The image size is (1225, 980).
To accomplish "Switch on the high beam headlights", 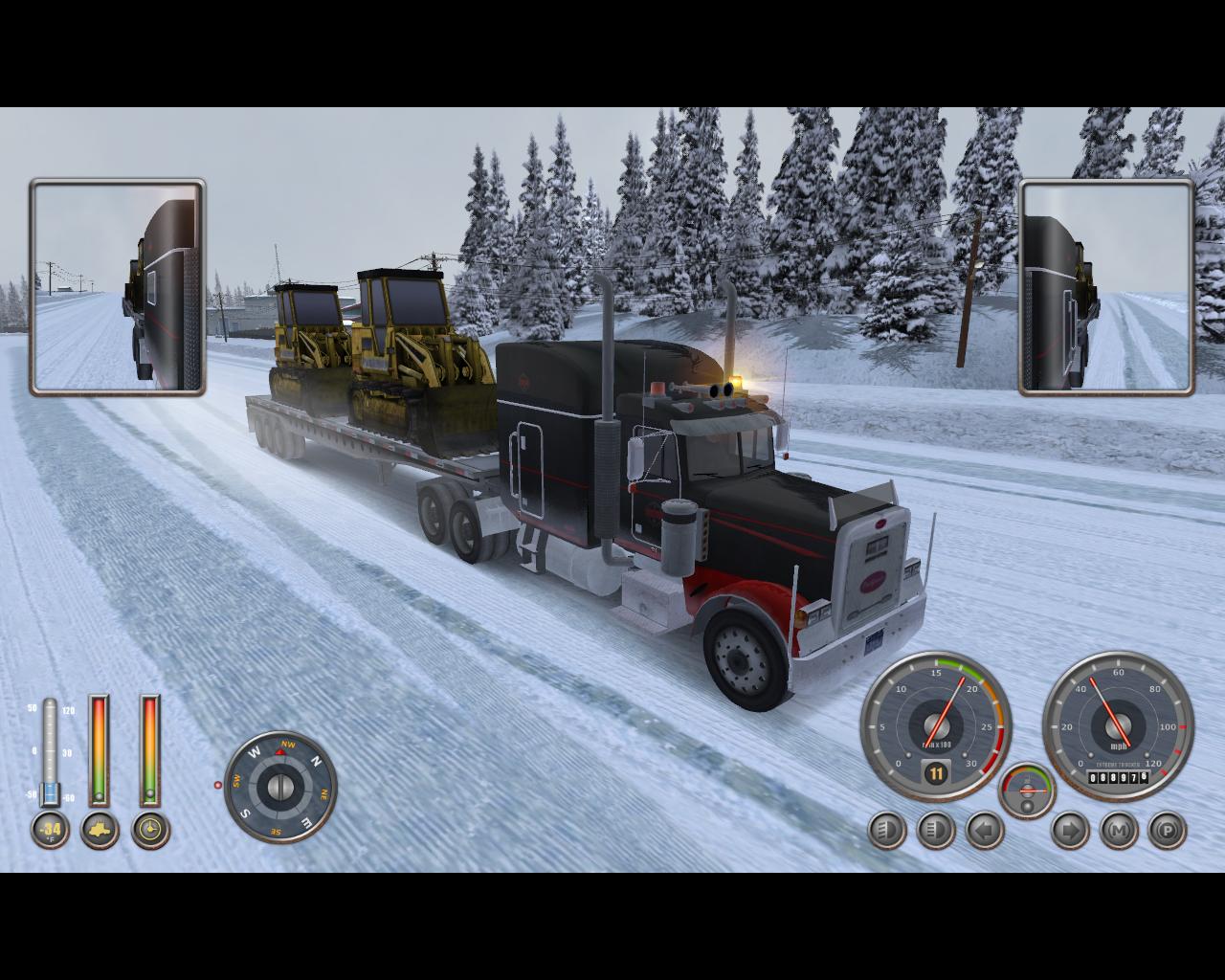I will tap(936, 830).
